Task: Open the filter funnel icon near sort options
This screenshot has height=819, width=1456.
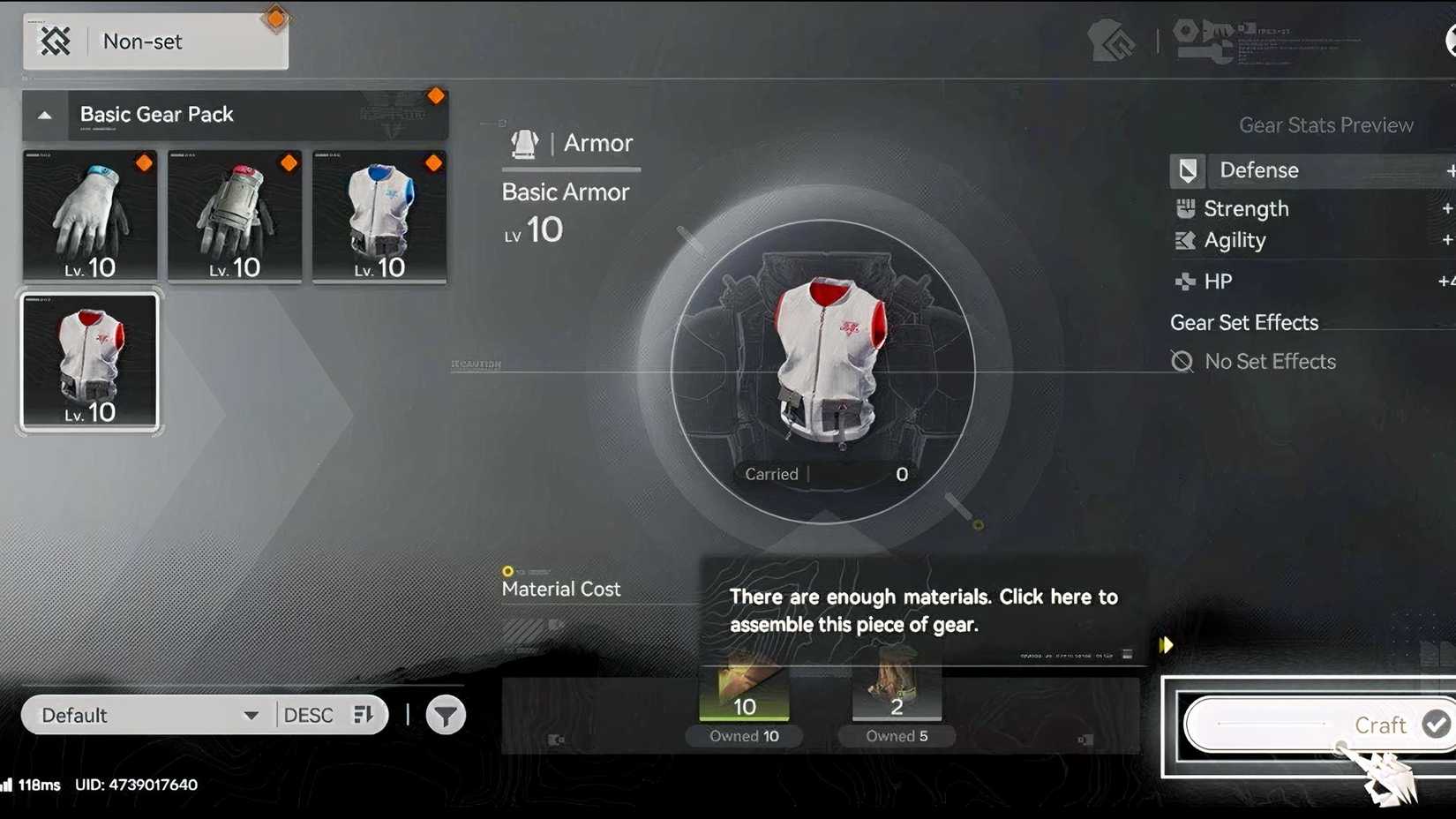Action: tap(446, 715)
